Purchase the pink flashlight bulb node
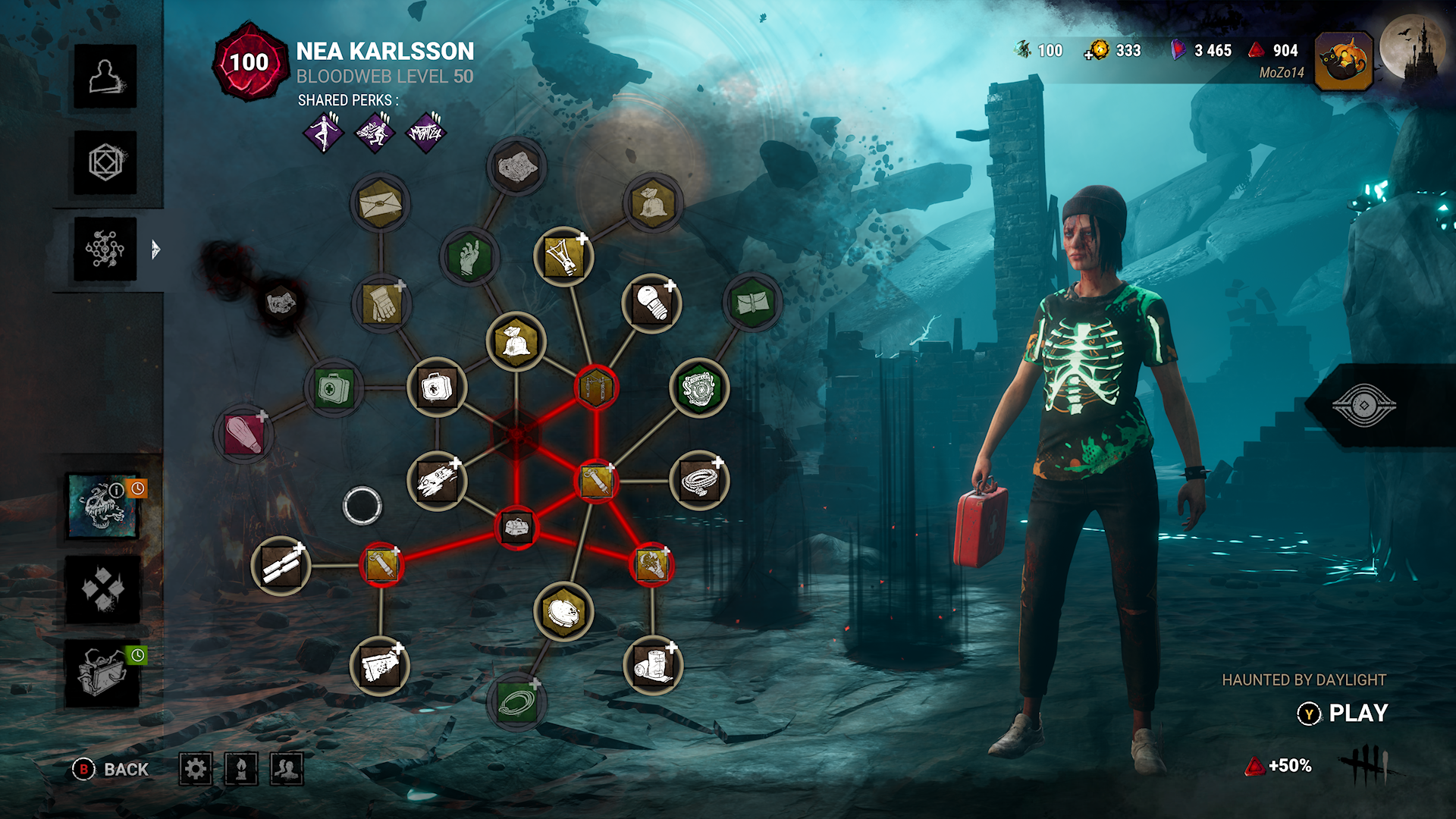This screenshot has width=1456, height=819. [x=243, y=435]
